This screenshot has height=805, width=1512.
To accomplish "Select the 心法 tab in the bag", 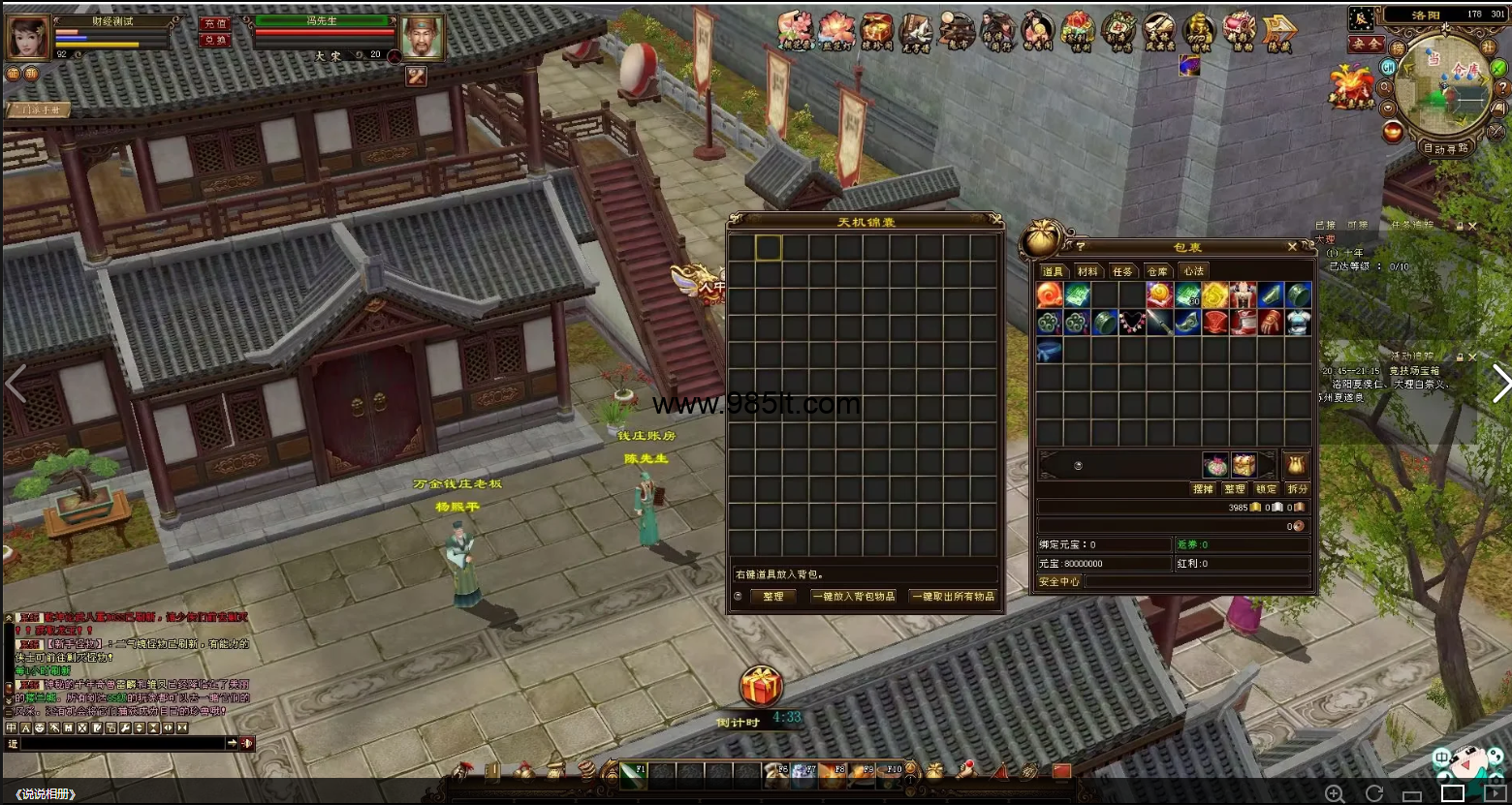I will pyautogui.click(x=1193, y=271).
